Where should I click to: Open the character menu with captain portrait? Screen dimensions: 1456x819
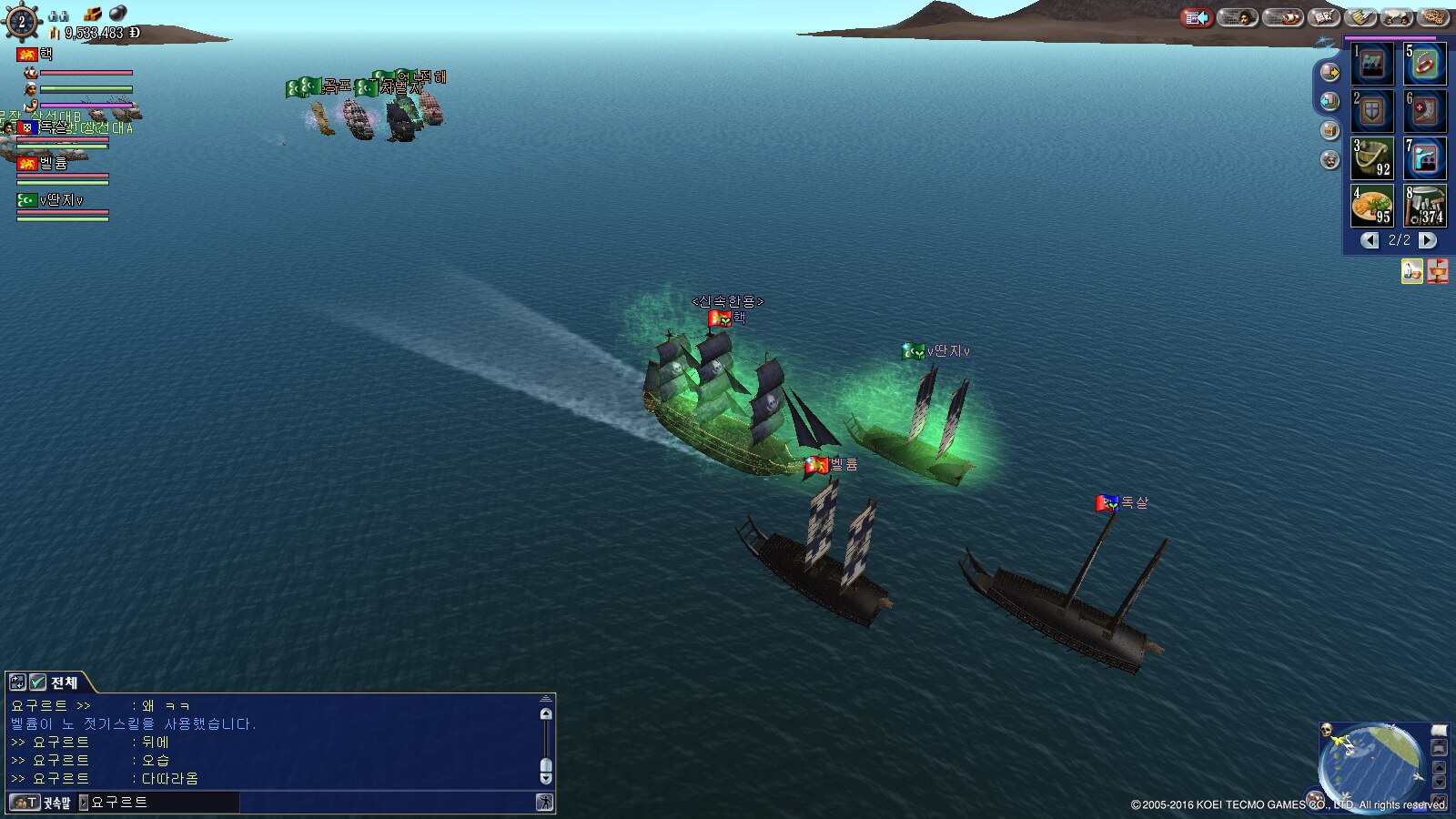(x=1238, y=17)
